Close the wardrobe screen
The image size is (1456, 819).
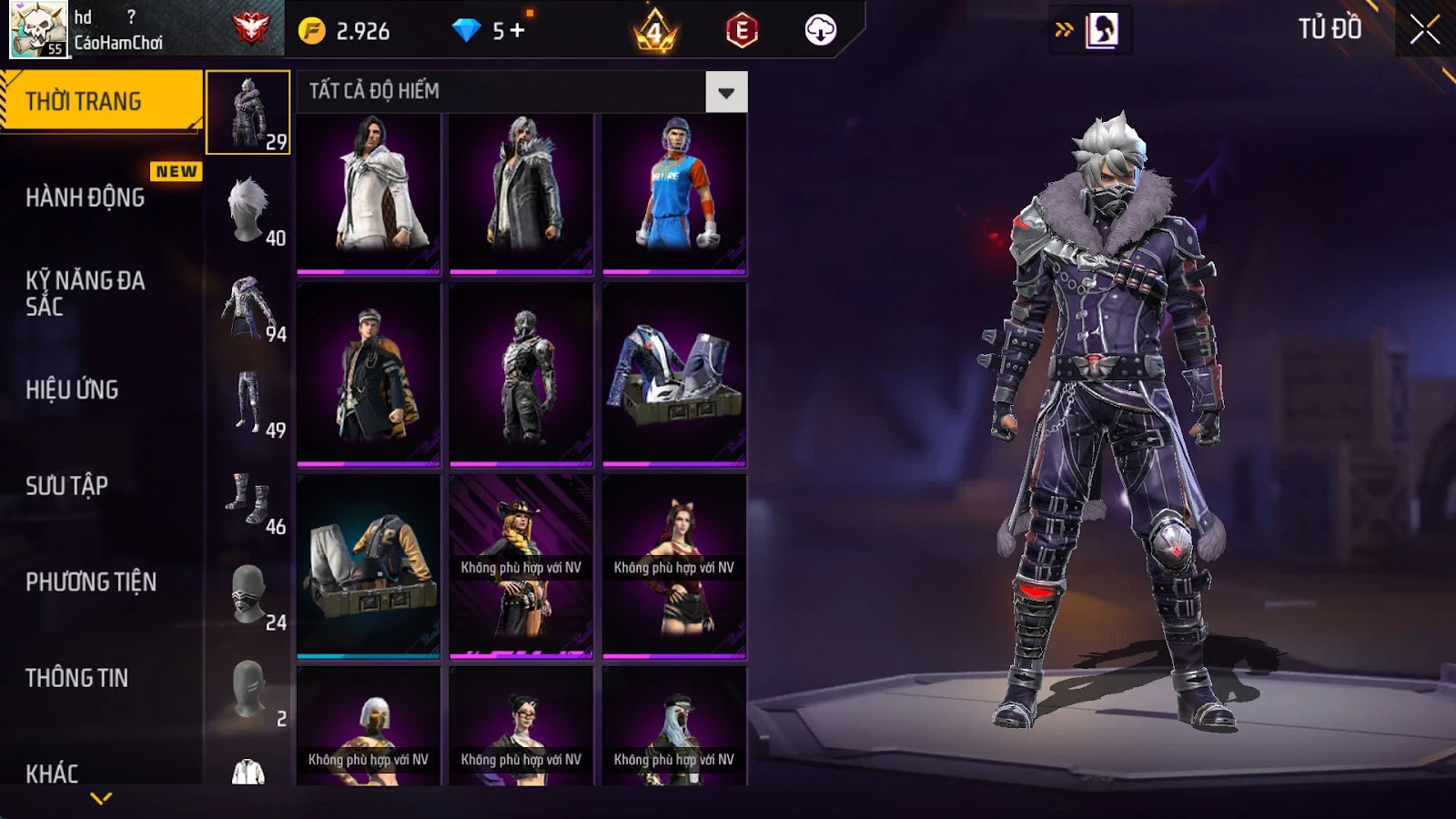point(1424,30)
